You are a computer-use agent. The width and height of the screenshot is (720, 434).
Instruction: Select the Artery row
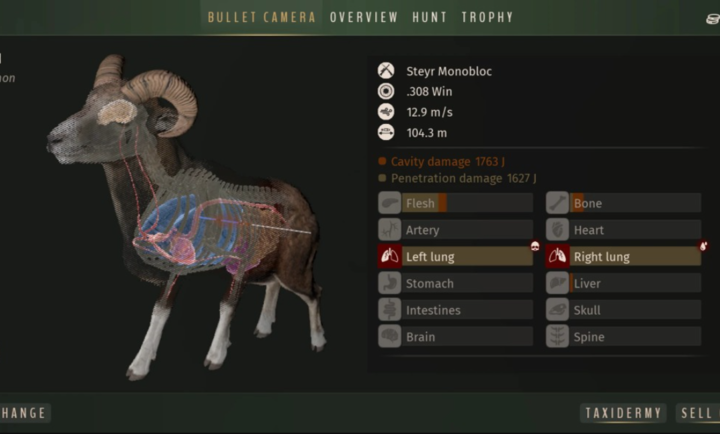(x=455, y=230)
